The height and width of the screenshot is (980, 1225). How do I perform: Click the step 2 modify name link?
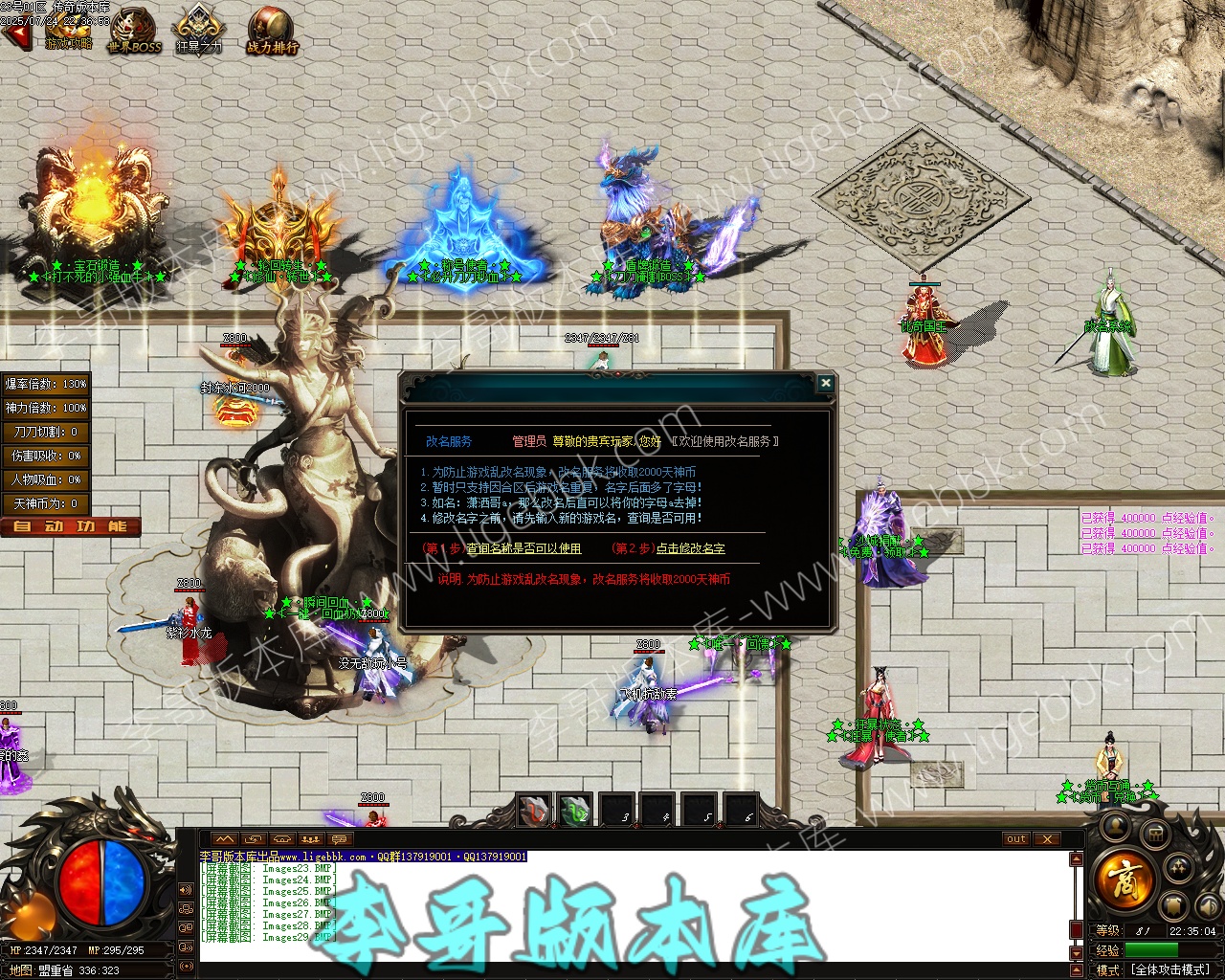point(690,548)
